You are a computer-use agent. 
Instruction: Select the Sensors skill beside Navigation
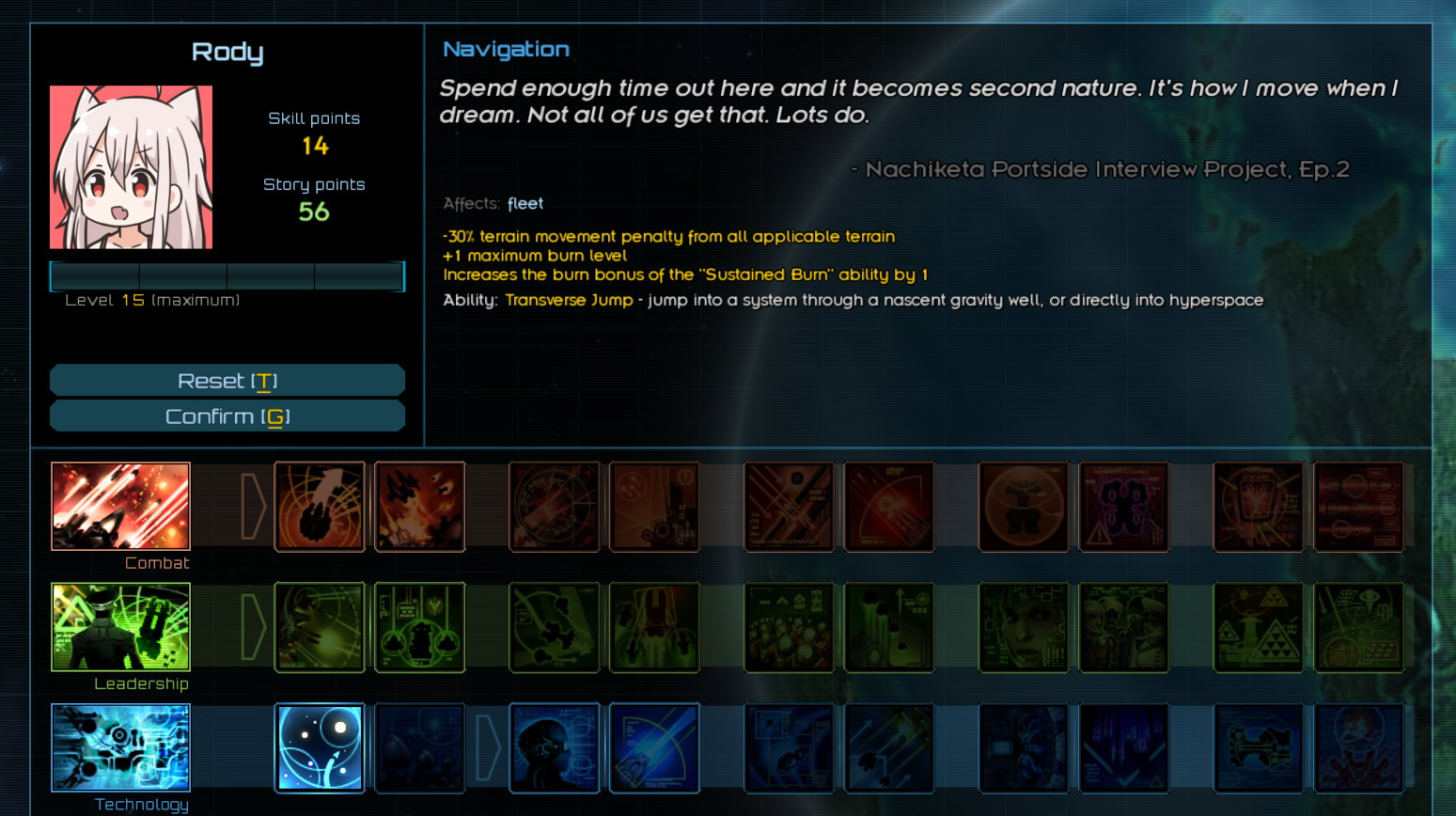[418, 747]
